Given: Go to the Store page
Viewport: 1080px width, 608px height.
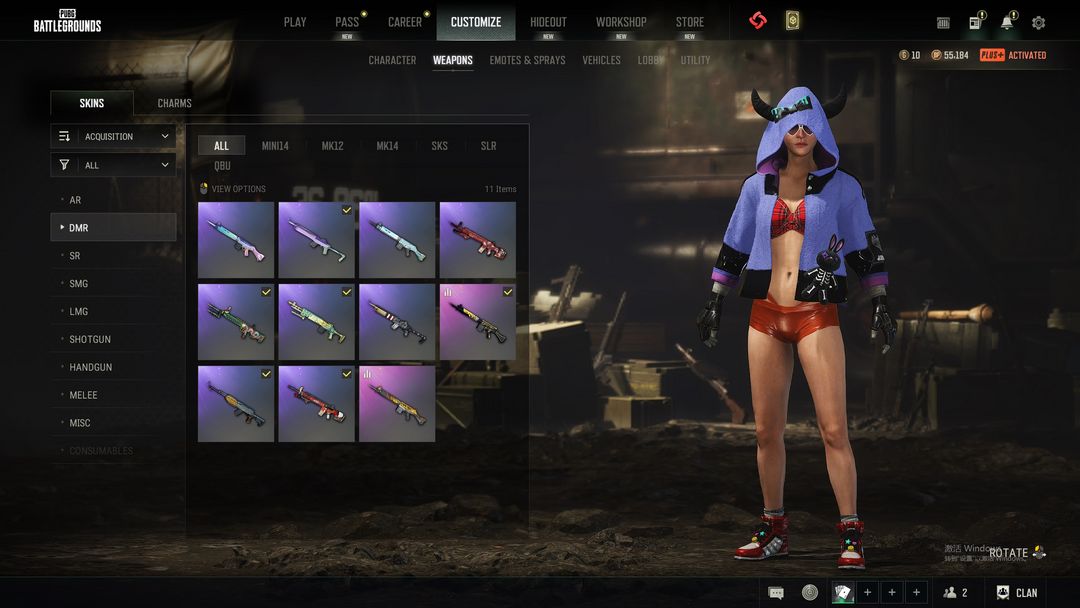Looking at the screenshot, I should [x=689, y=22].
